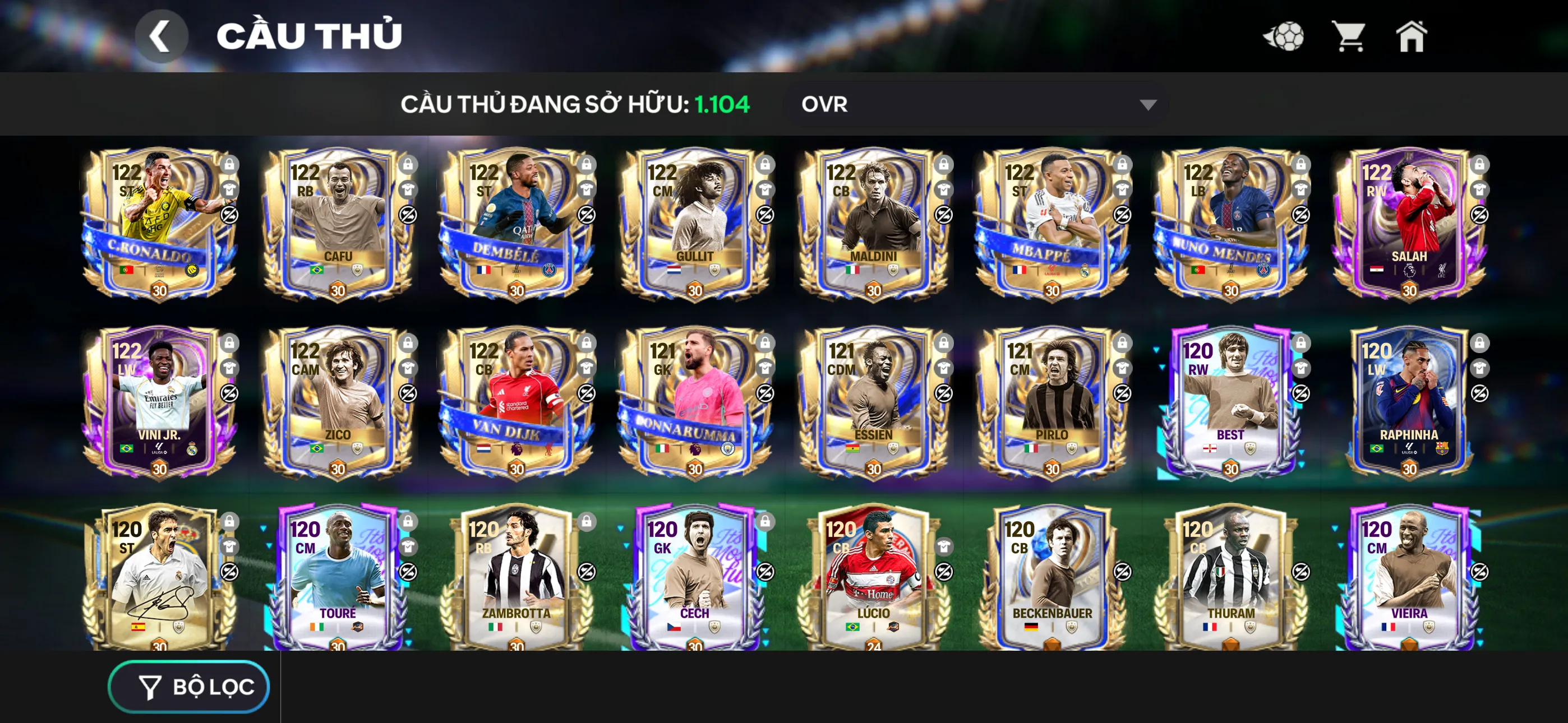Click the flaming football icon top right
Screen dimensions: 1568x723
[x=1285, y=36]
